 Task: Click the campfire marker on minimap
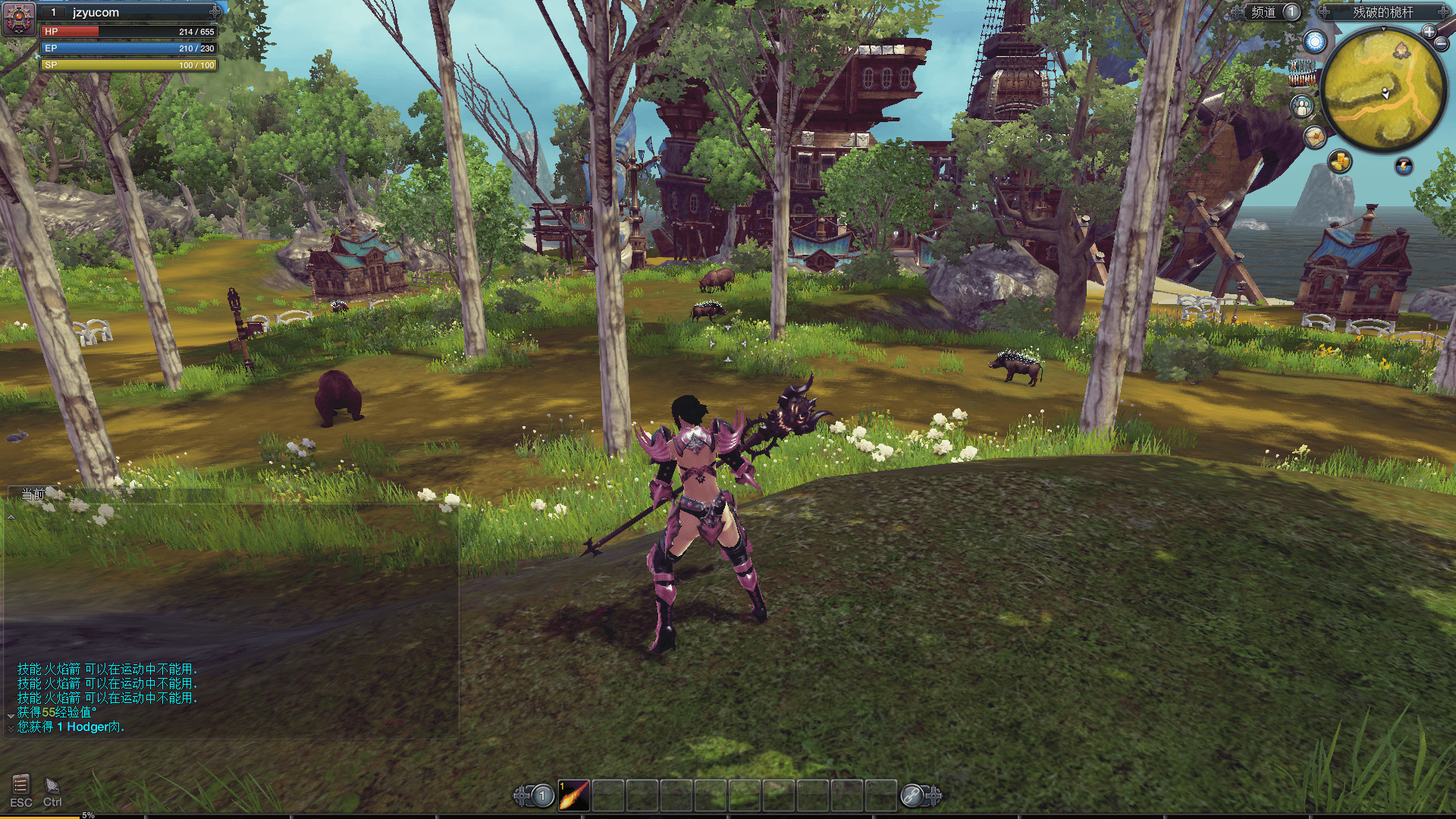point(1401,51)
